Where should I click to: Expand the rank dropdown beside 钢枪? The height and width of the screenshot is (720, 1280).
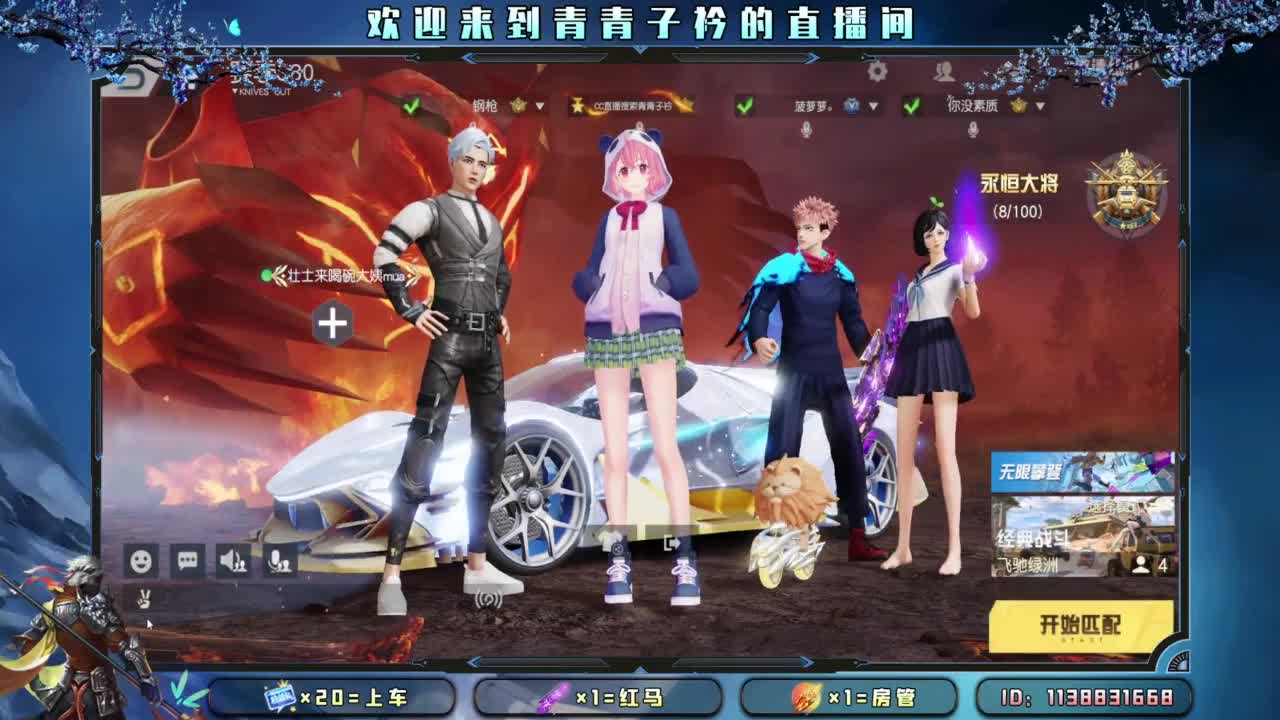[537, 103]
